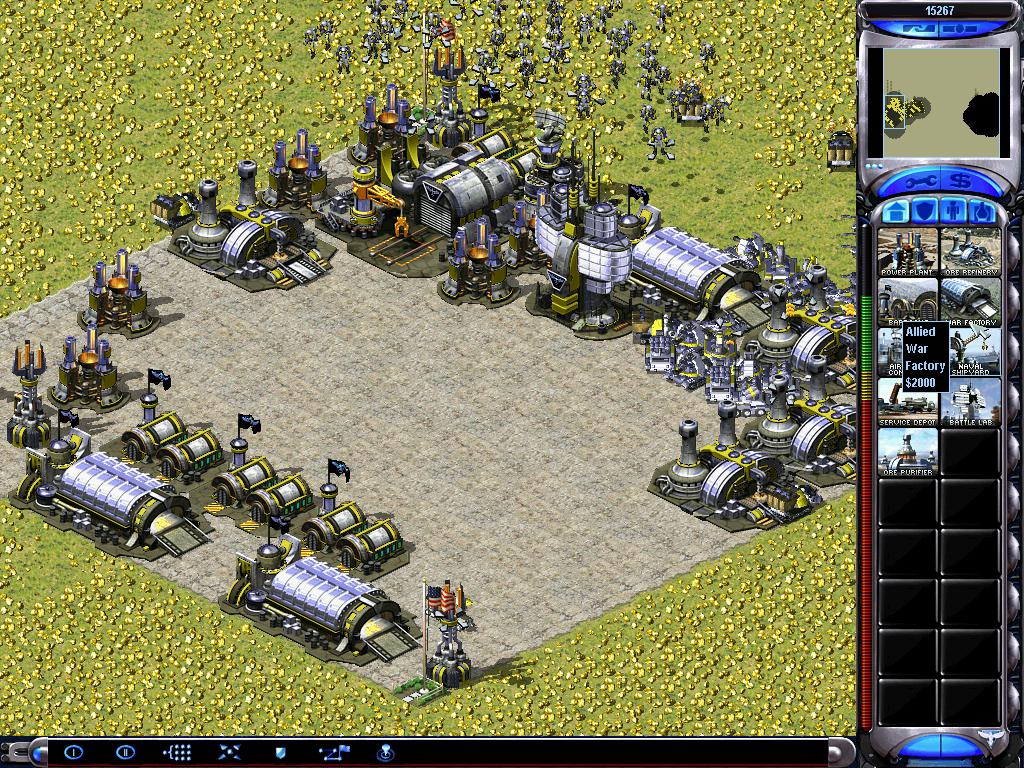This screenshot has height=768, width=1024.
Task: Activate the guard shield command
Action: pos(281,752)
